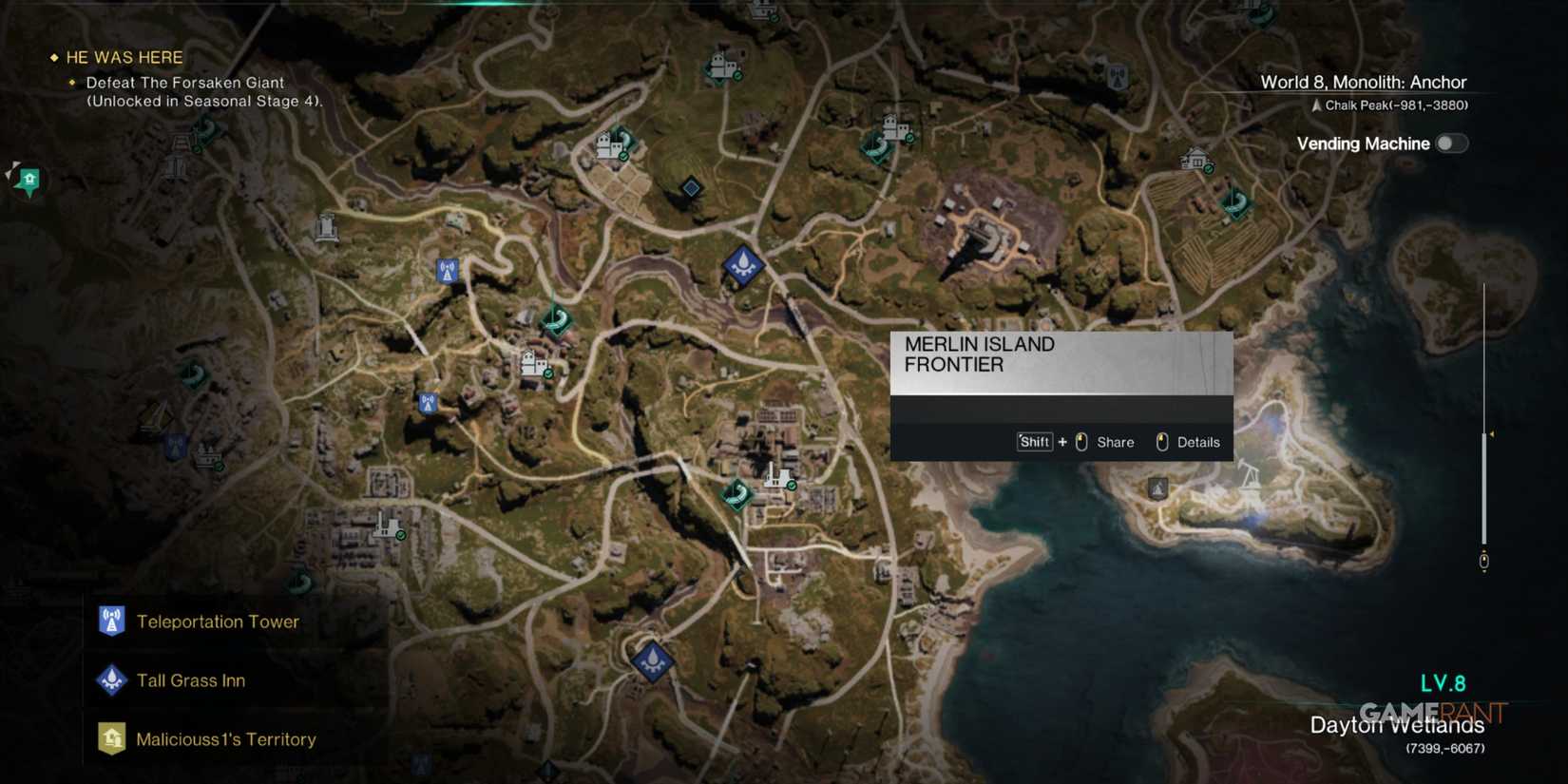Click the Chalk Peak mountain marker beside the coordinates
Viewport: 1568px width, 784px height.
tap(1316, 105)
